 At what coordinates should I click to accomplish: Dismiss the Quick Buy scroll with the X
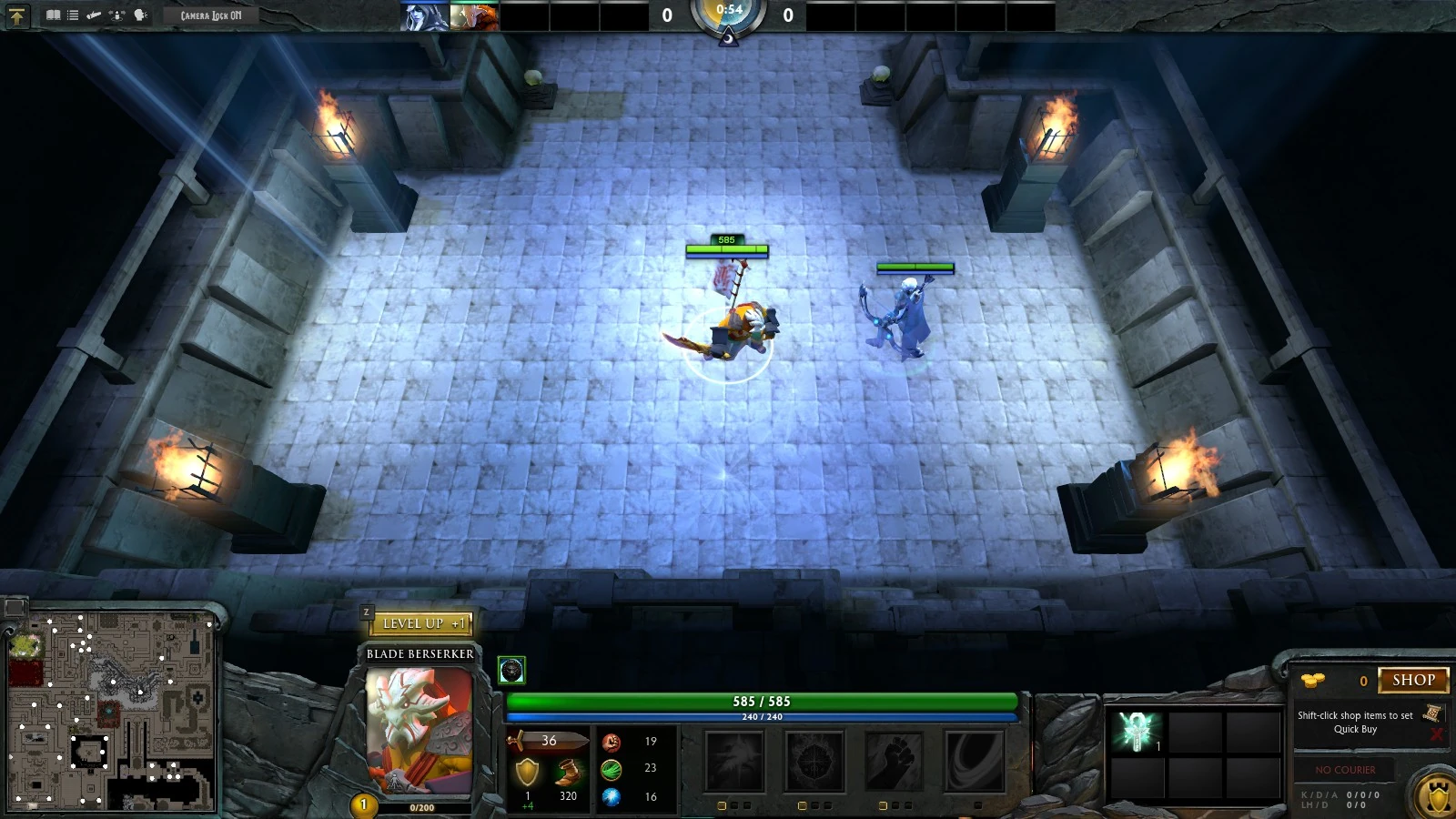[x=1436, y=733]
